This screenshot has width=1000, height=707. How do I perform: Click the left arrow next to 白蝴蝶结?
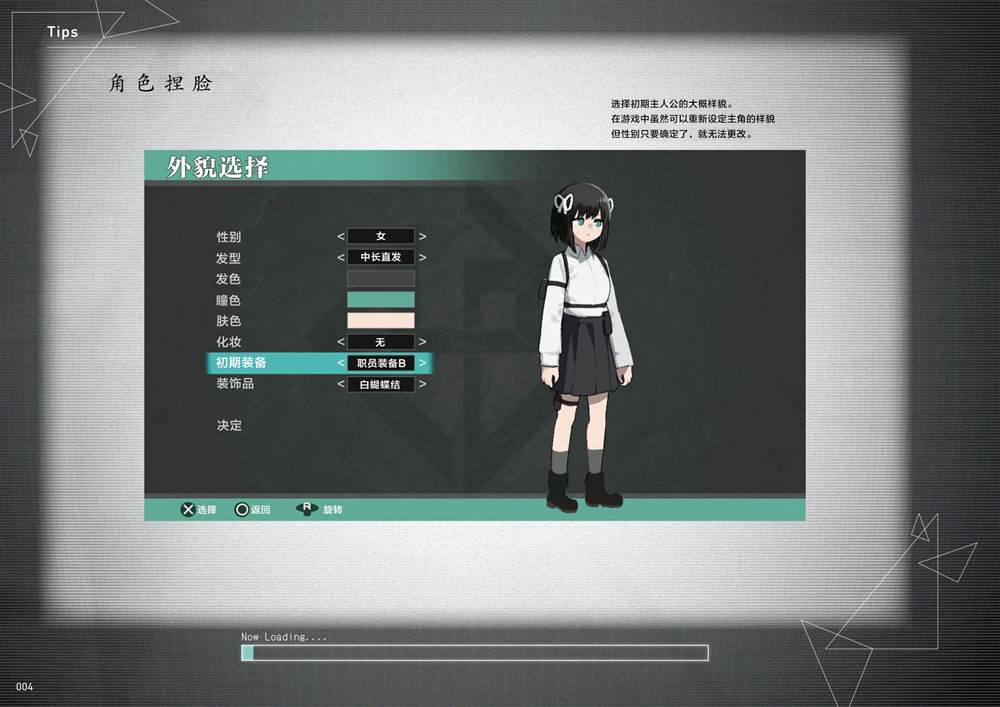[340, 384]
